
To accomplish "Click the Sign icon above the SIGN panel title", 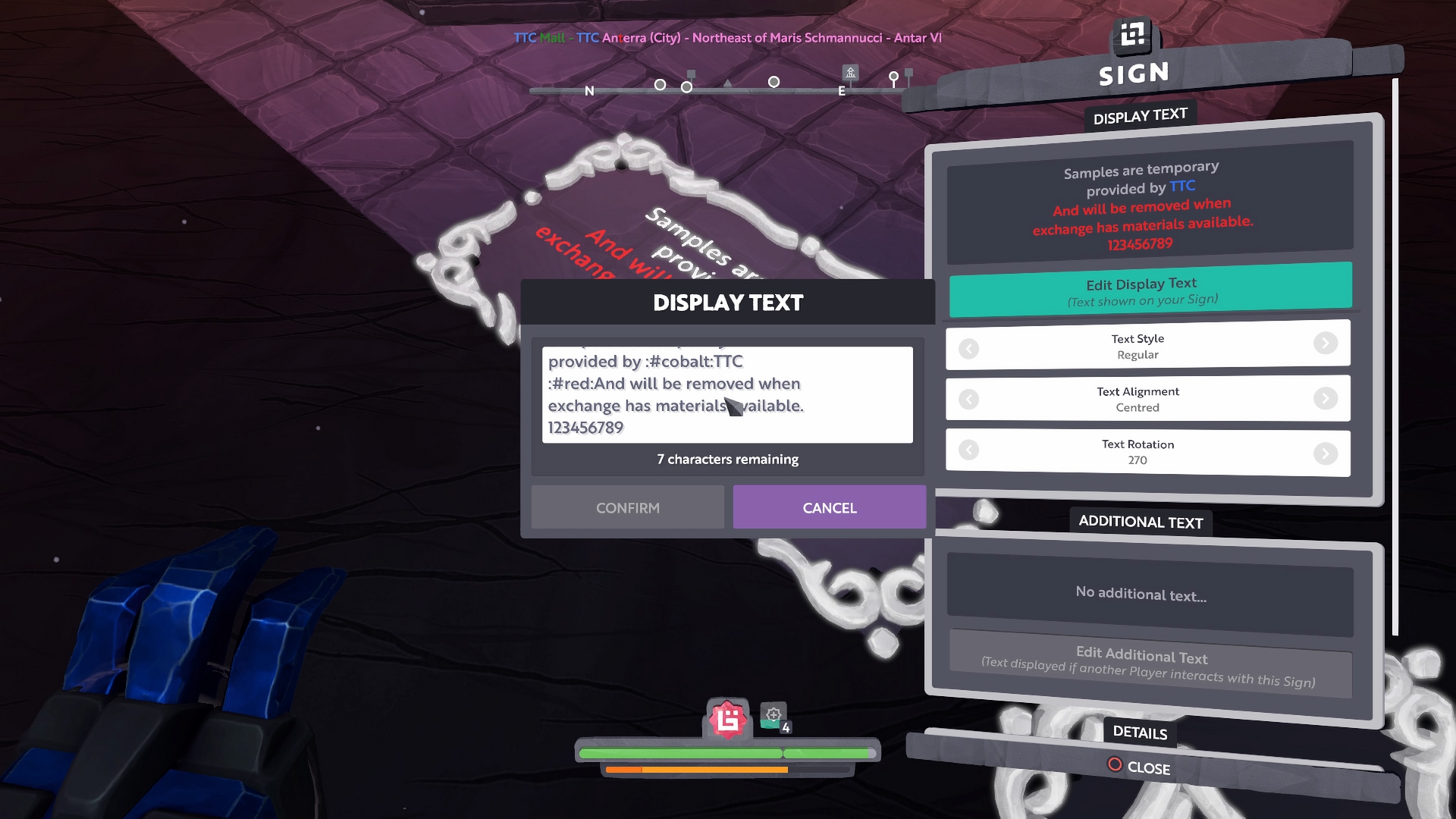I will click(1131, 36).
